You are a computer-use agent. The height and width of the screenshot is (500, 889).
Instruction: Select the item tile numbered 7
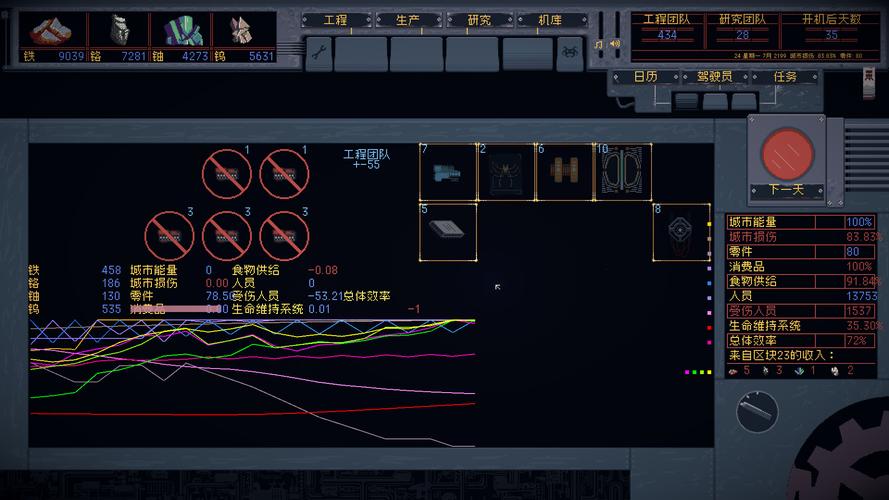[x=447, y=172]
